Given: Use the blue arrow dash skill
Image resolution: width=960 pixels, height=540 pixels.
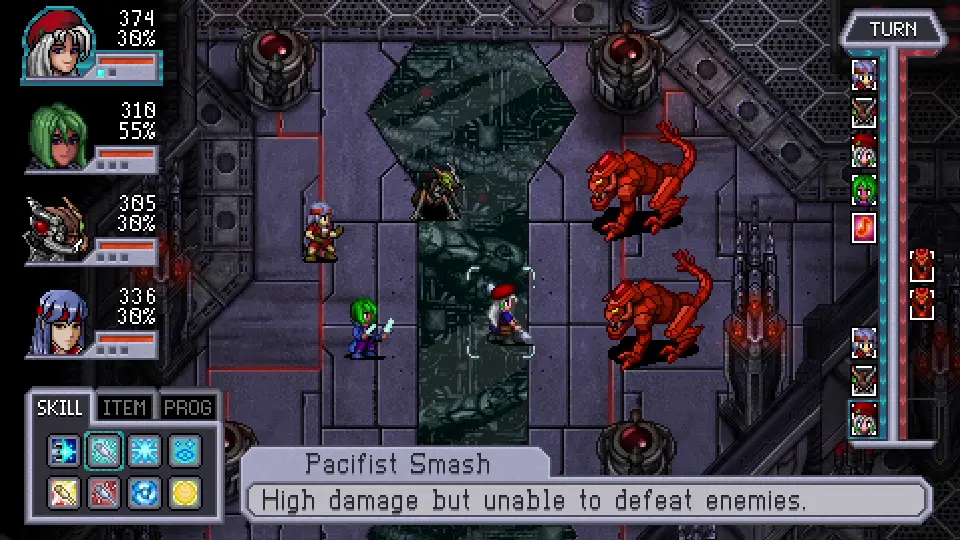Looking at the screenshot, I should (x=64, y=451).
